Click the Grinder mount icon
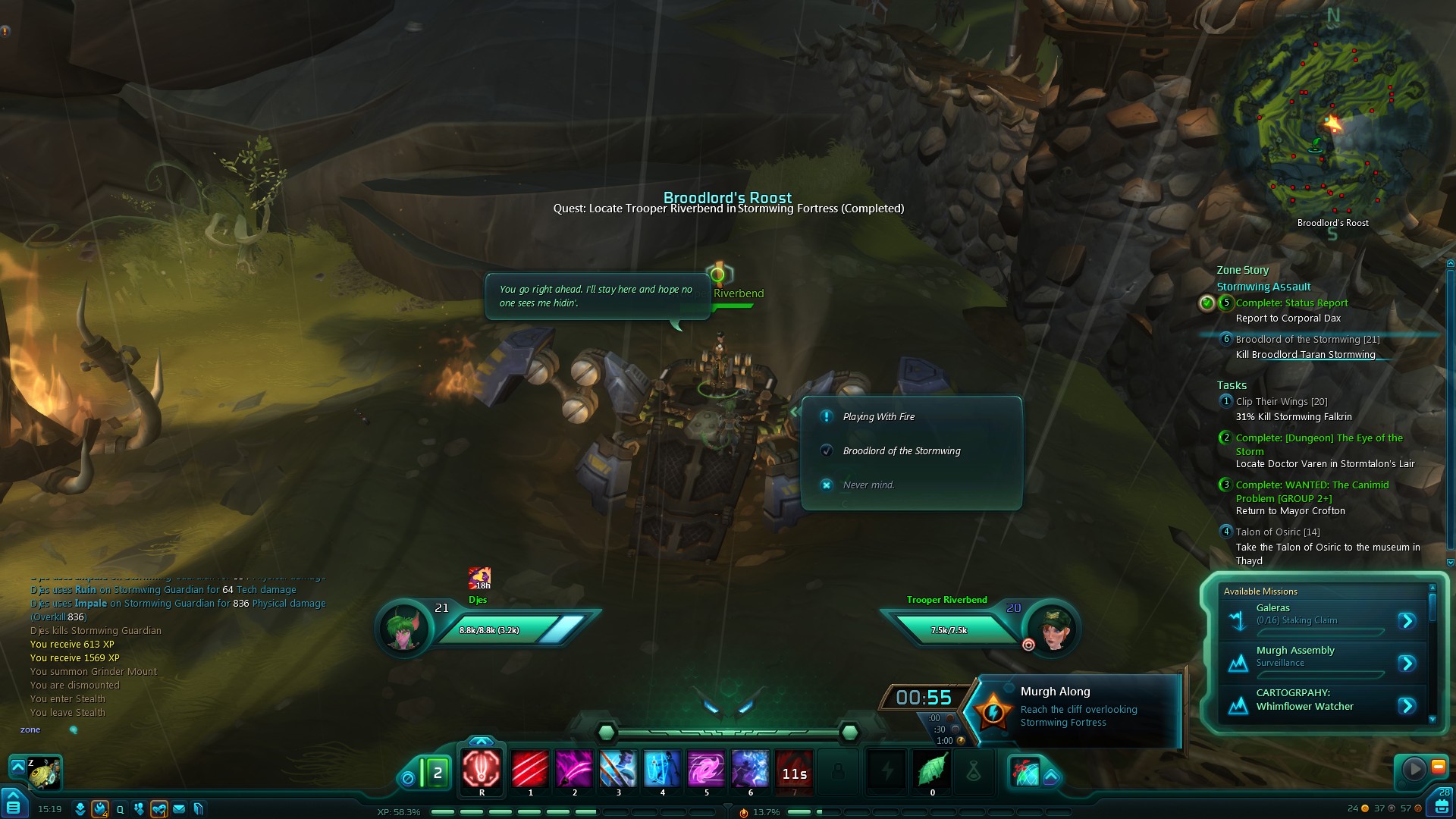The height and width of the screenshot is (819, 1456). pos(43,773)
